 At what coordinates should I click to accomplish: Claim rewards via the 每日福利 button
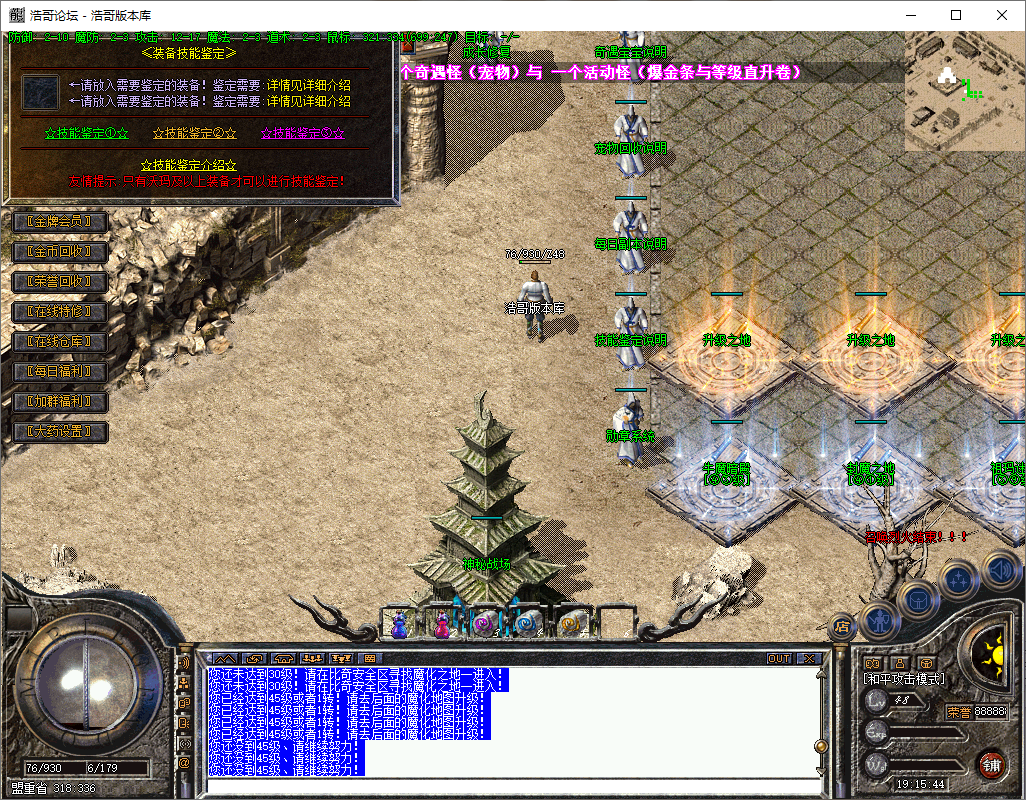click(x=59, y=372)
